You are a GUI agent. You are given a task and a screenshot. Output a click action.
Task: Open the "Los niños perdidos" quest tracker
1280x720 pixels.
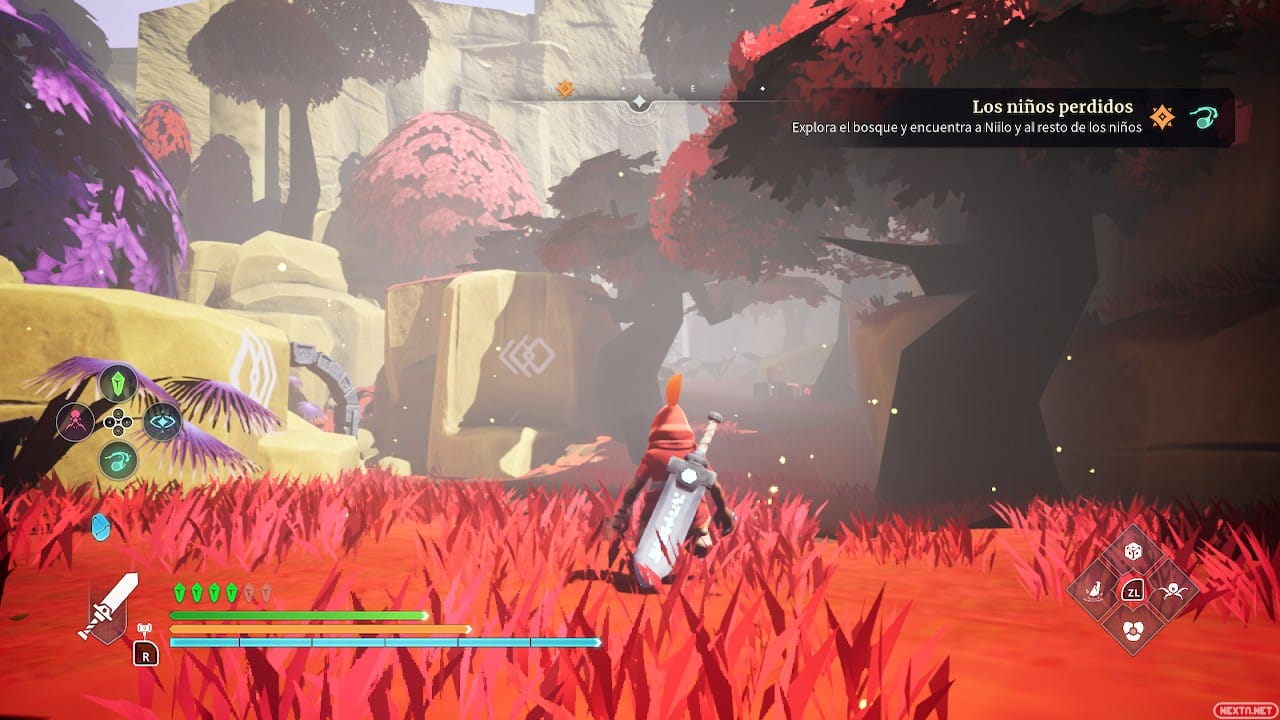[x=1052, y=107]
